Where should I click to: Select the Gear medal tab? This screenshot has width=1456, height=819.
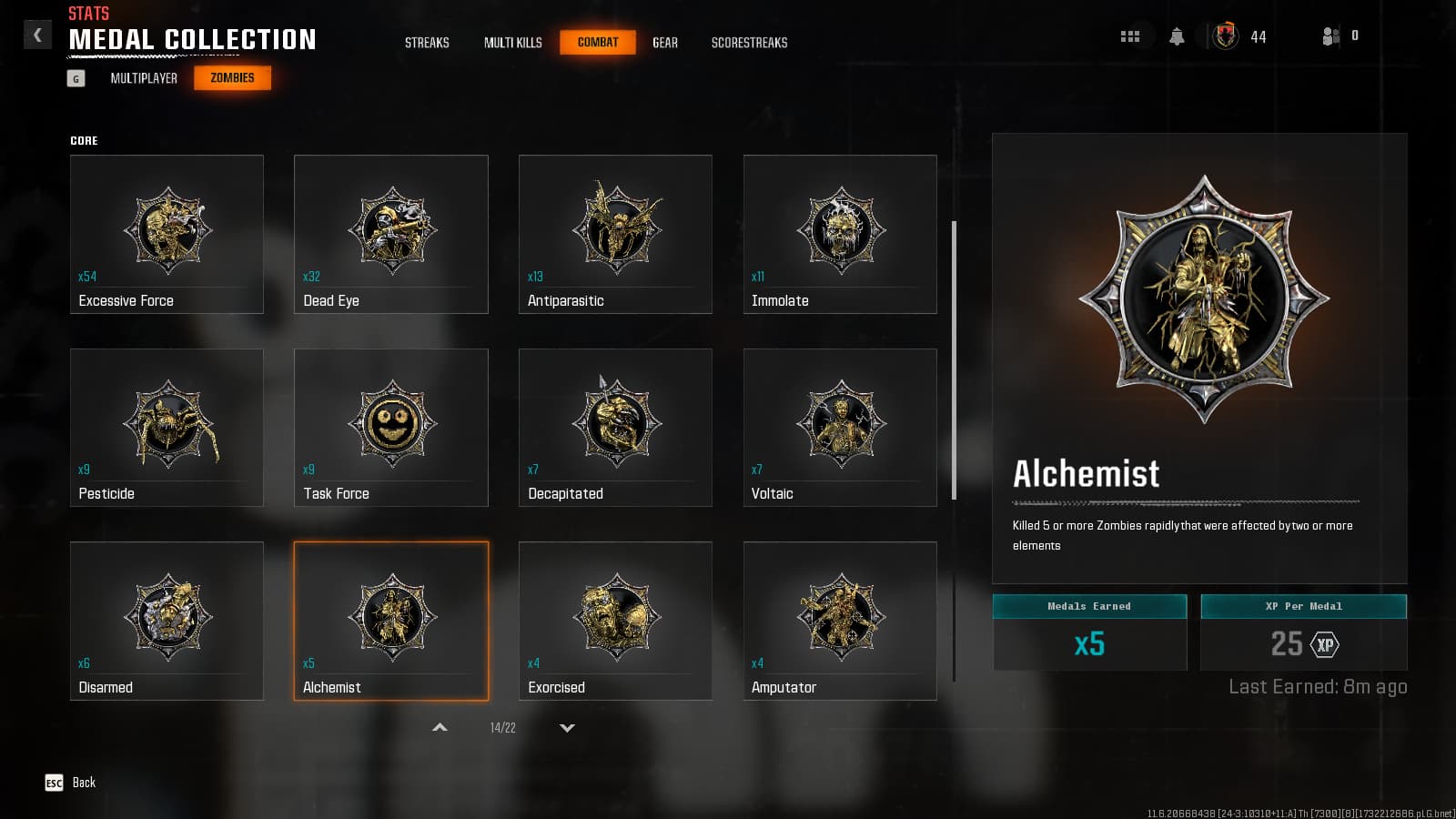(665, 43)
